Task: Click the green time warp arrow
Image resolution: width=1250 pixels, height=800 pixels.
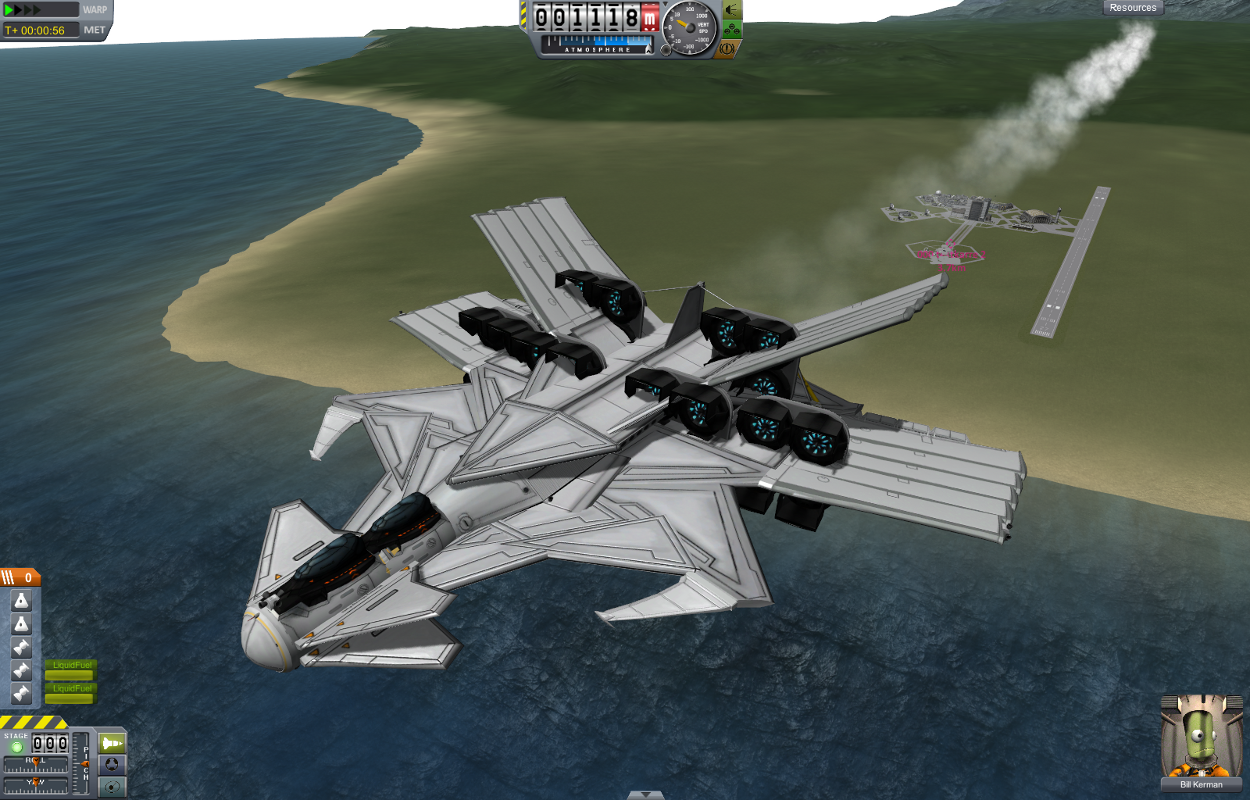Action: 11,10
